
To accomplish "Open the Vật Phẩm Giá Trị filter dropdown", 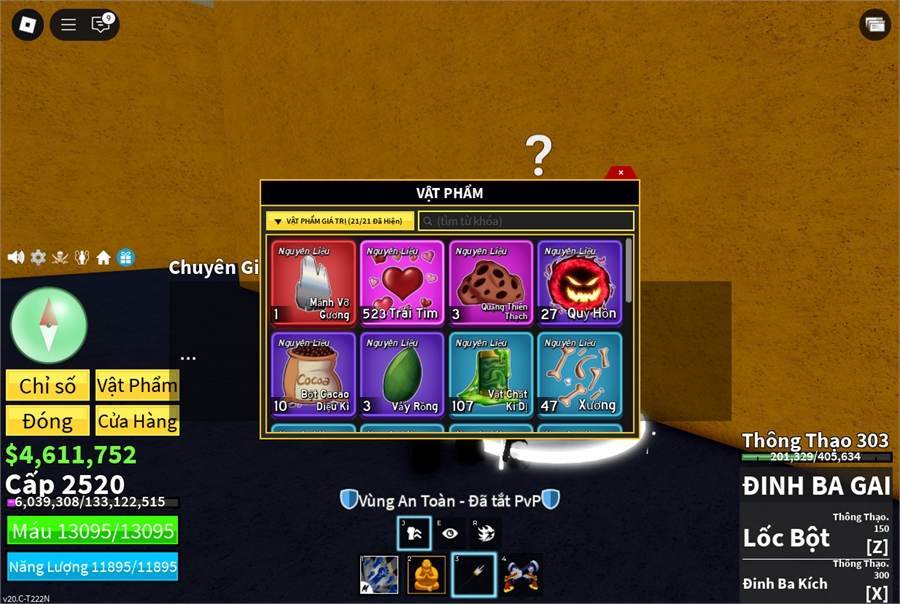I will point(340,221).
